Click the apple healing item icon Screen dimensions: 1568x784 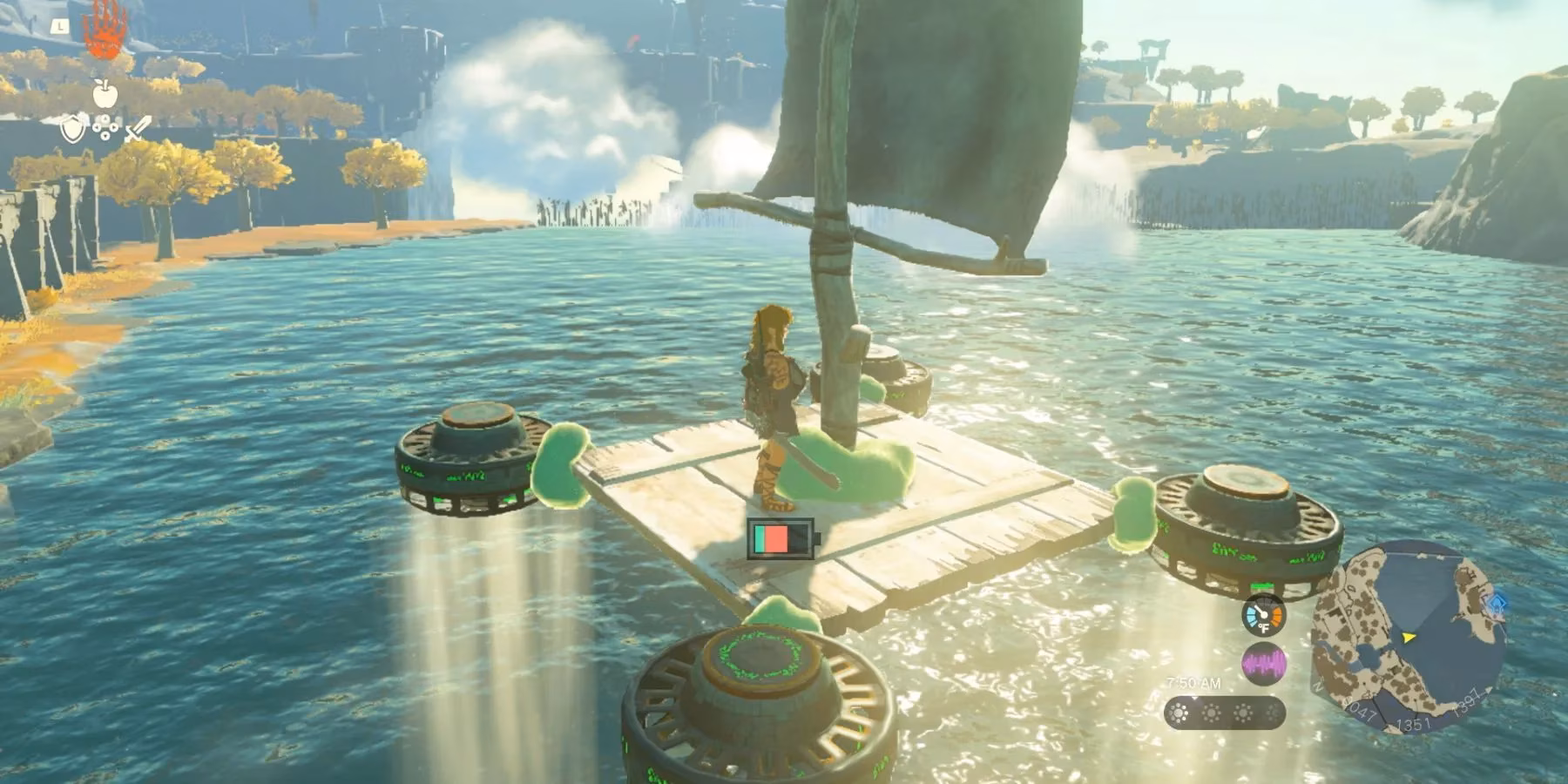105,94
